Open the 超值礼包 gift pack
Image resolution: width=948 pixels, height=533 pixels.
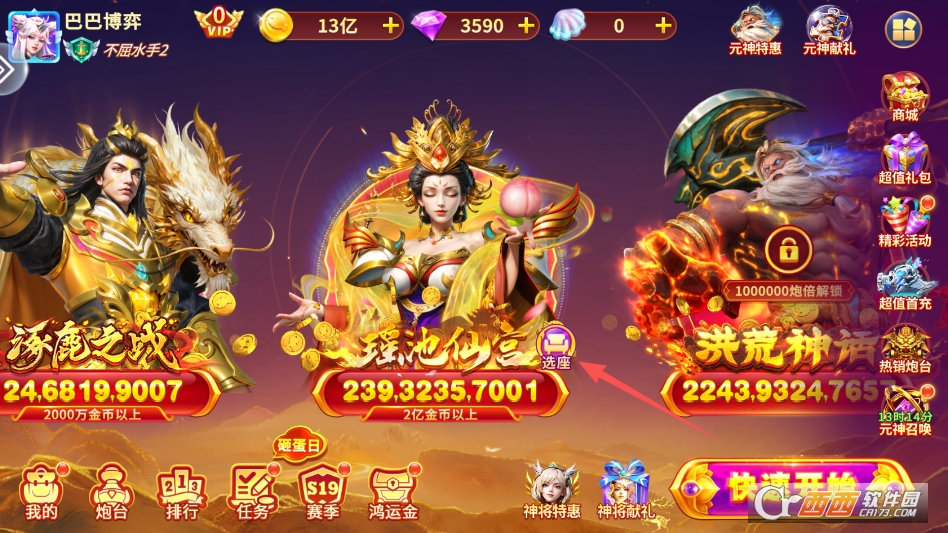coord(904,160)
